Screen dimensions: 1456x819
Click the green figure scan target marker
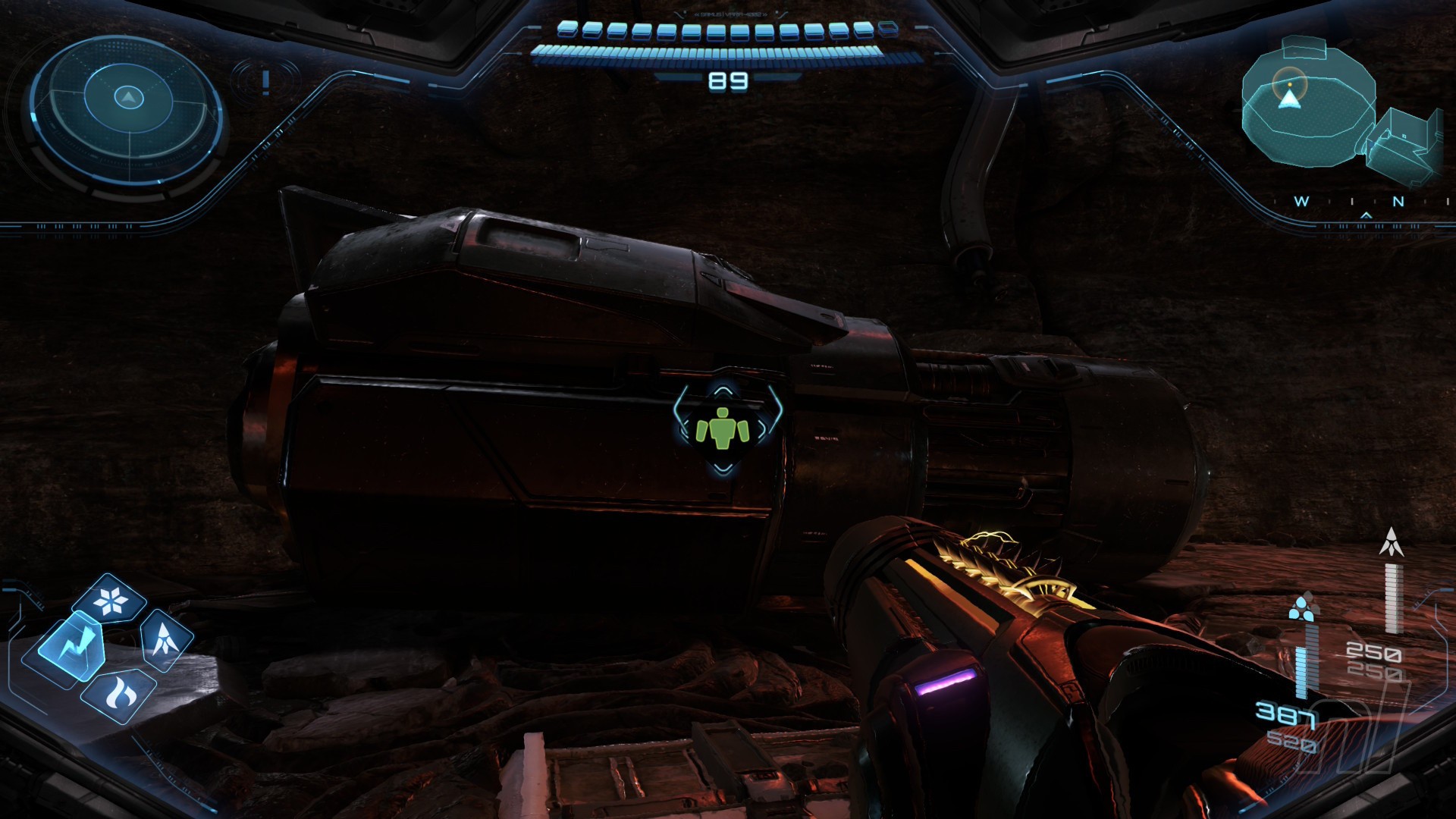(723, 428)
